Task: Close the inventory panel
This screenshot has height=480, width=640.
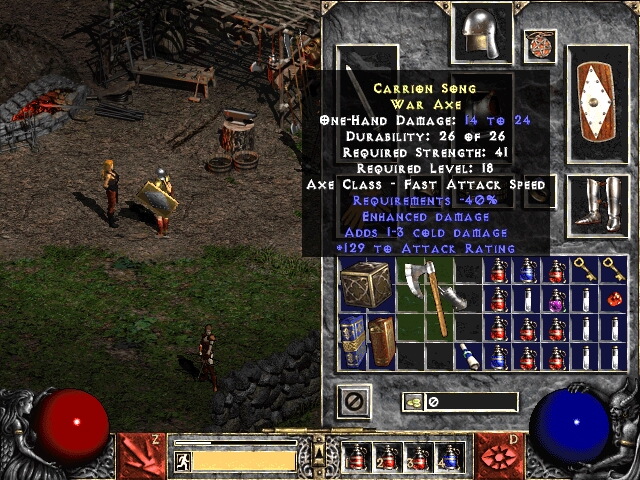Action: 354,402
